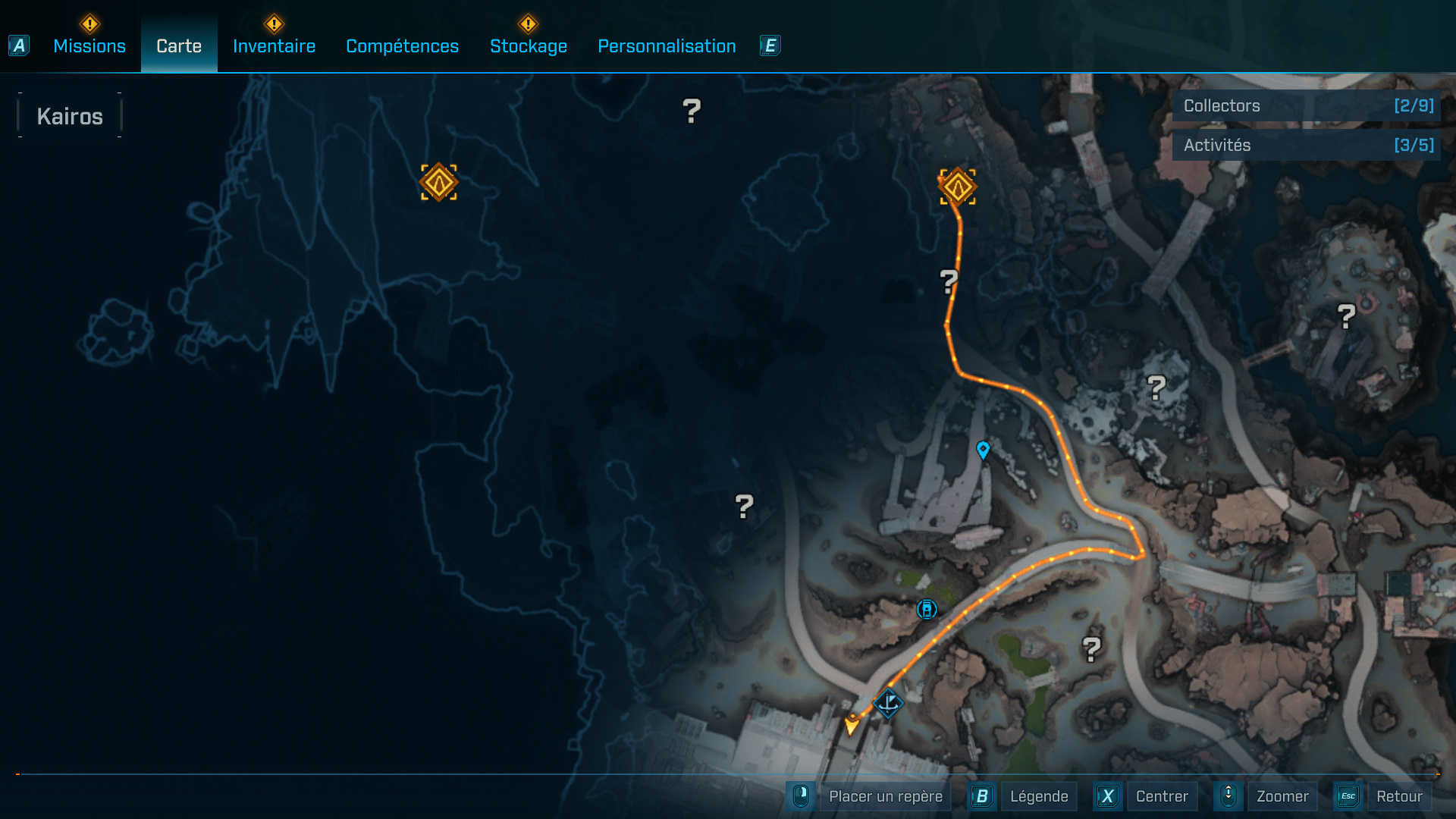Select the orange mission marker in unexplored west
This screenshot has height=819, width=1456.
tap(439, 183)
